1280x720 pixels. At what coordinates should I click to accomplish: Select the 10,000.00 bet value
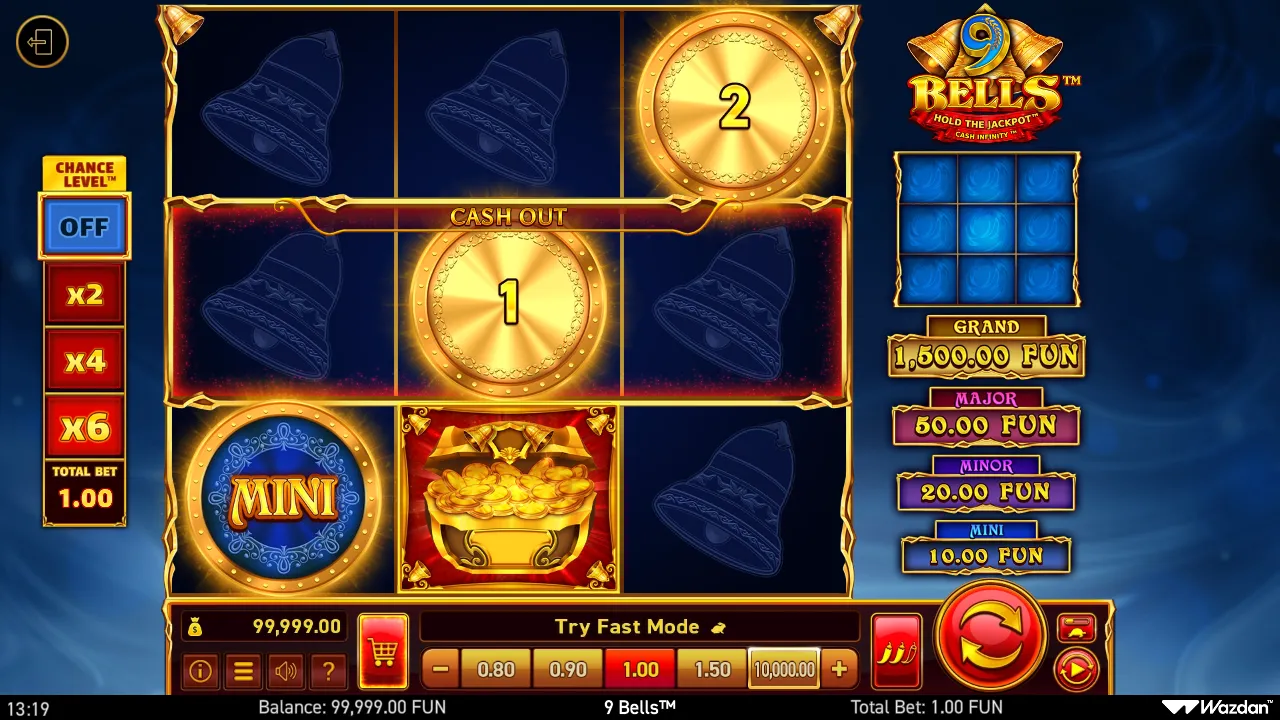(784, 669)
